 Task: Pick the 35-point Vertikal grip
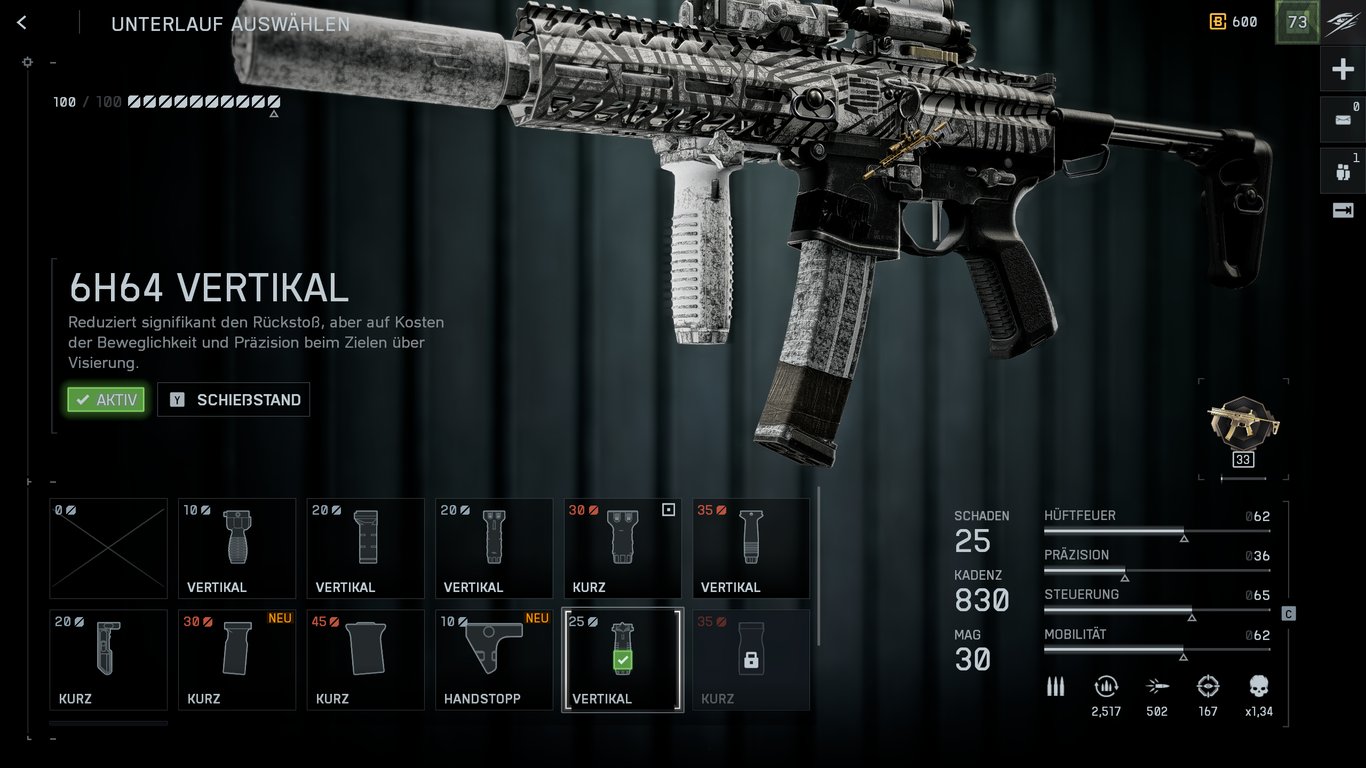click(x=751, y=548)
